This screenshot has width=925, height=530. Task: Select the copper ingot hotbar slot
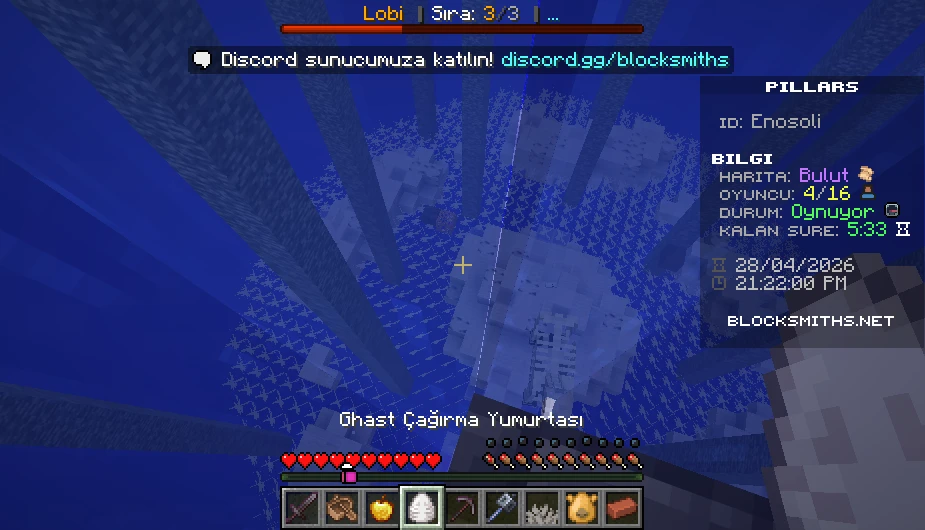tap(621, 507)
